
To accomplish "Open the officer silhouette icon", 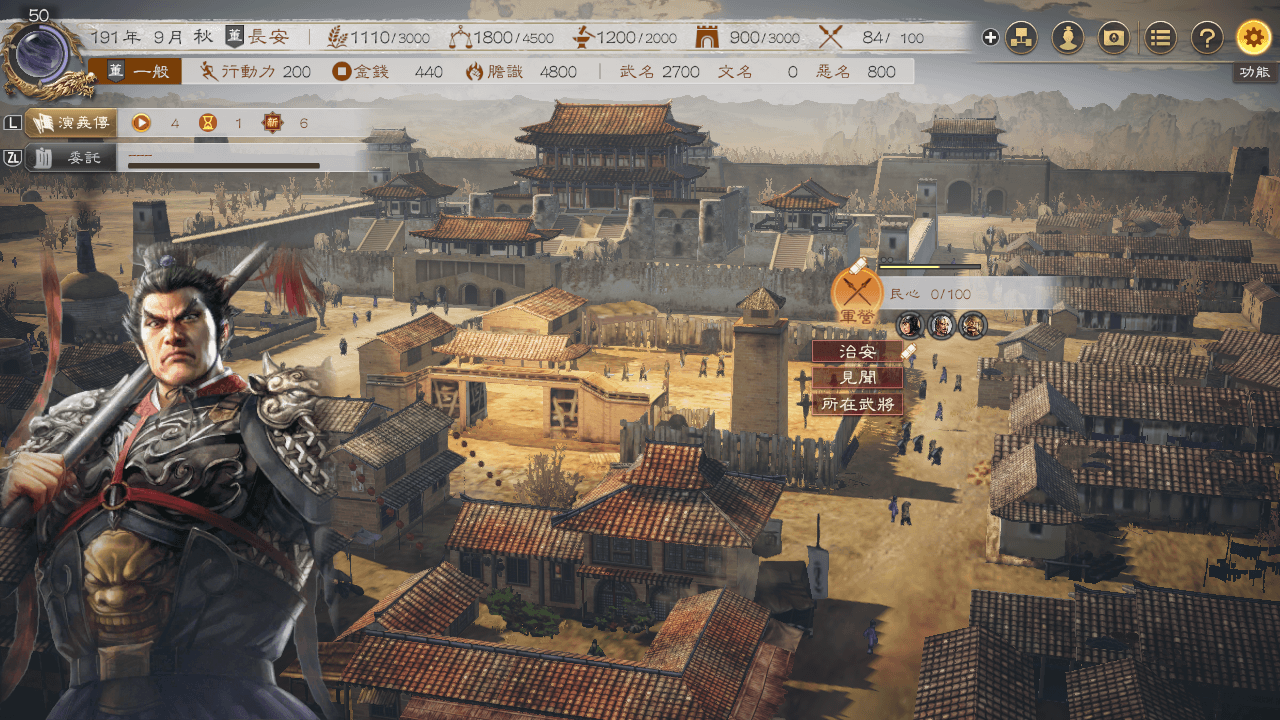I will click(1068, 38).
